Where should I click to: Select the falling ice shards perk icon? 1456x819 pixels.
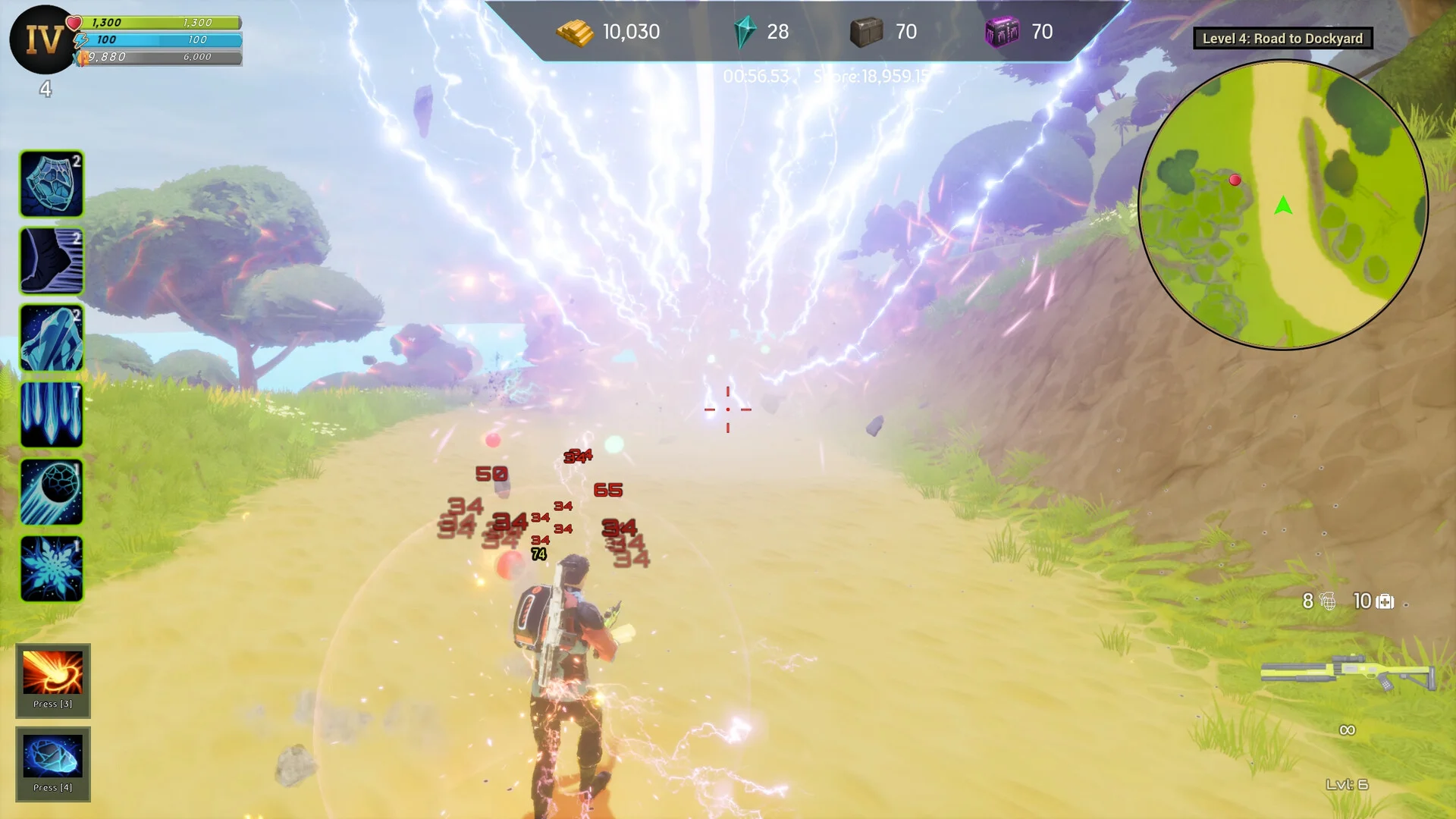tap(52, 415)
